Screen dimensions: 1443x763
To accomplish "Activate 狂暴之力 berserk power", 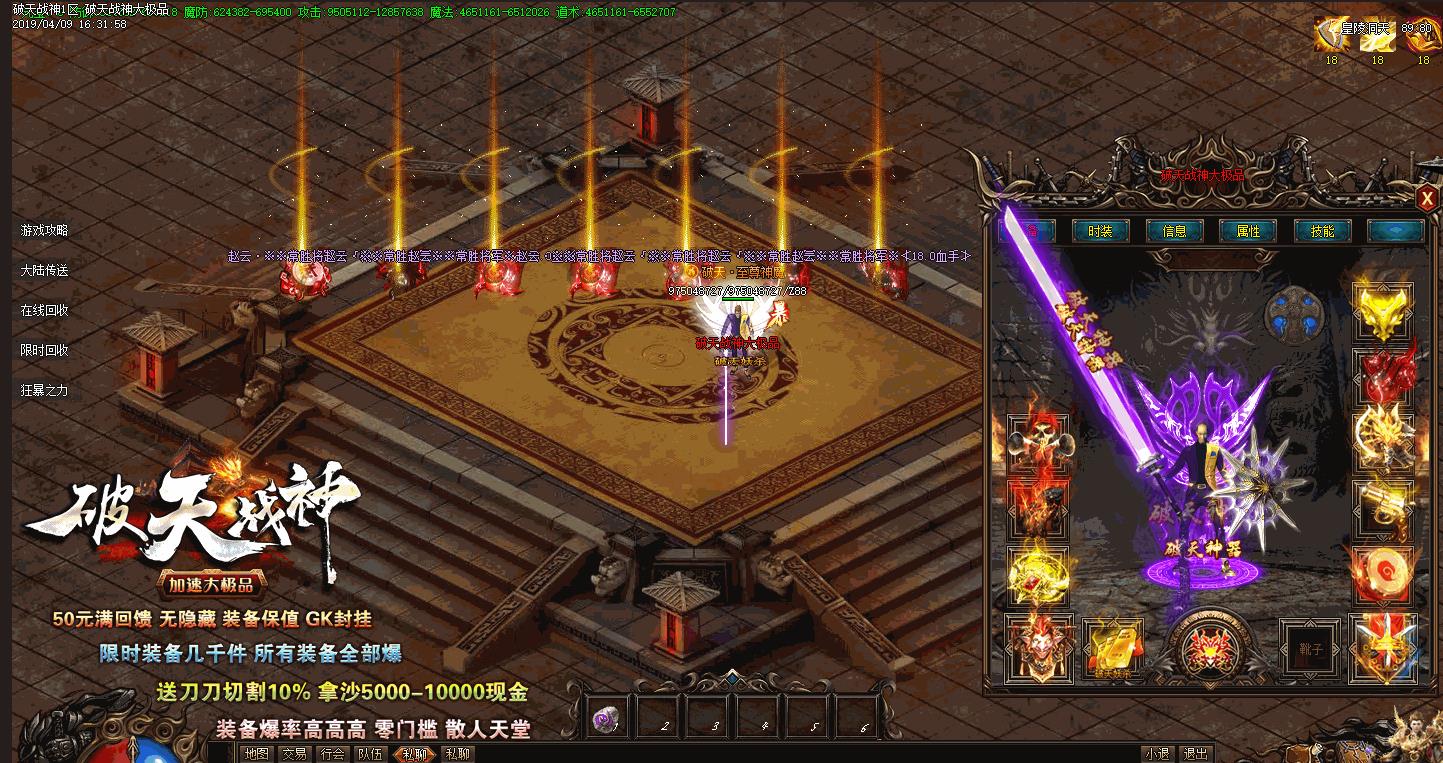I will coord(45,390).
